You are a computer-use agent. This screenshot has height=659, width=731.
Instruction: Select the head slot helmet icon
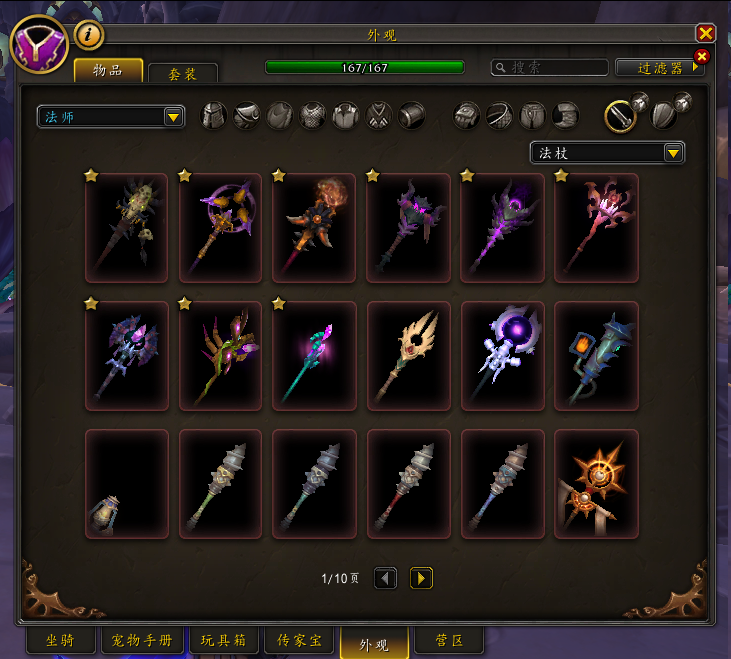click(x=214, y=116)
